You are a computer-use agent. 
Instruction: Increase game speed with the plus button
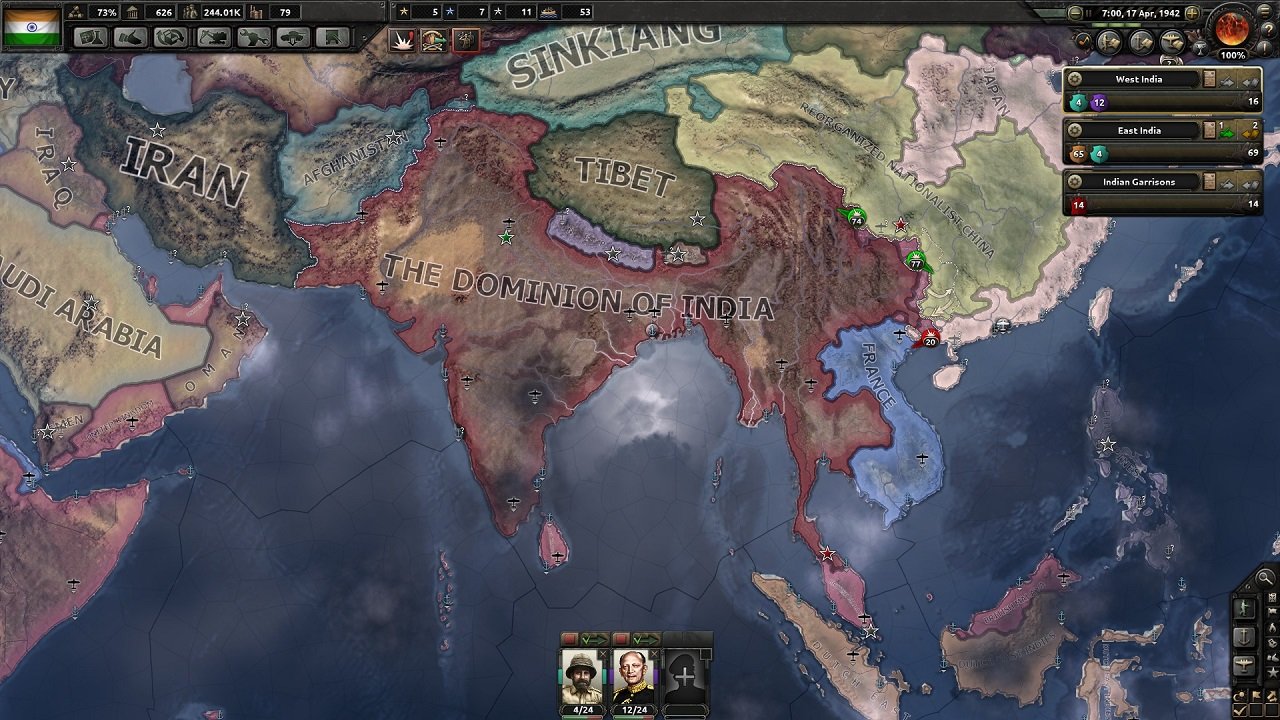tap(1192, 14)
